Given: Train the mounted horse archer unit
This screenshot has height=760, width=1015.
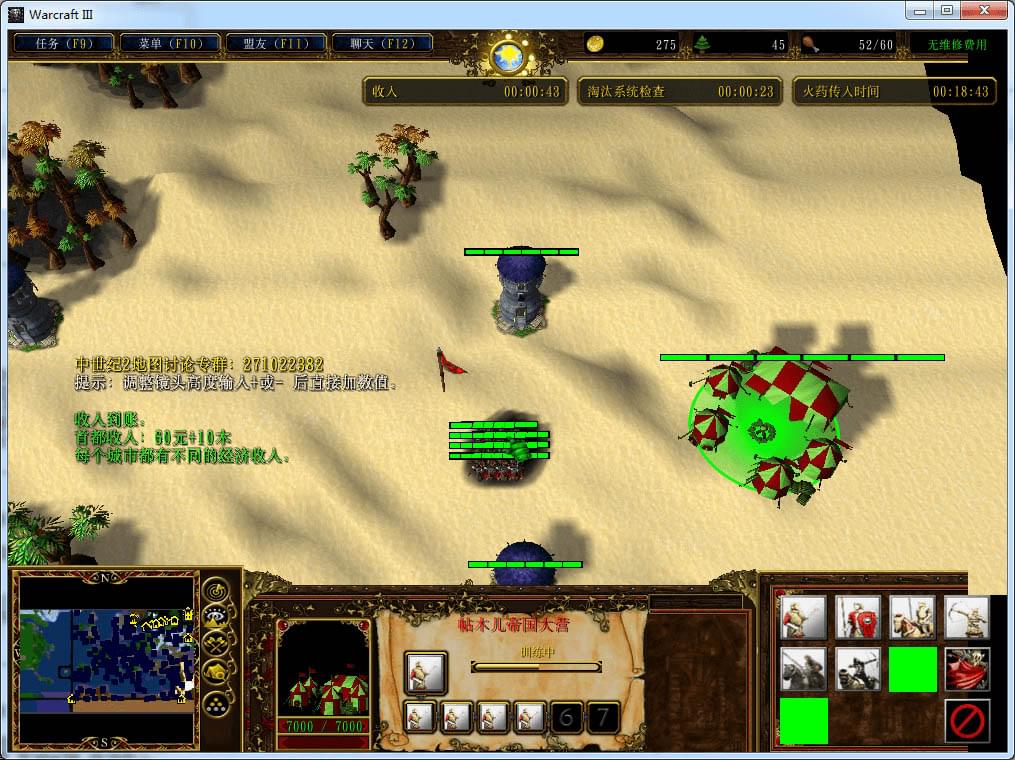Looking at the screenshot, I should [858, 669].
